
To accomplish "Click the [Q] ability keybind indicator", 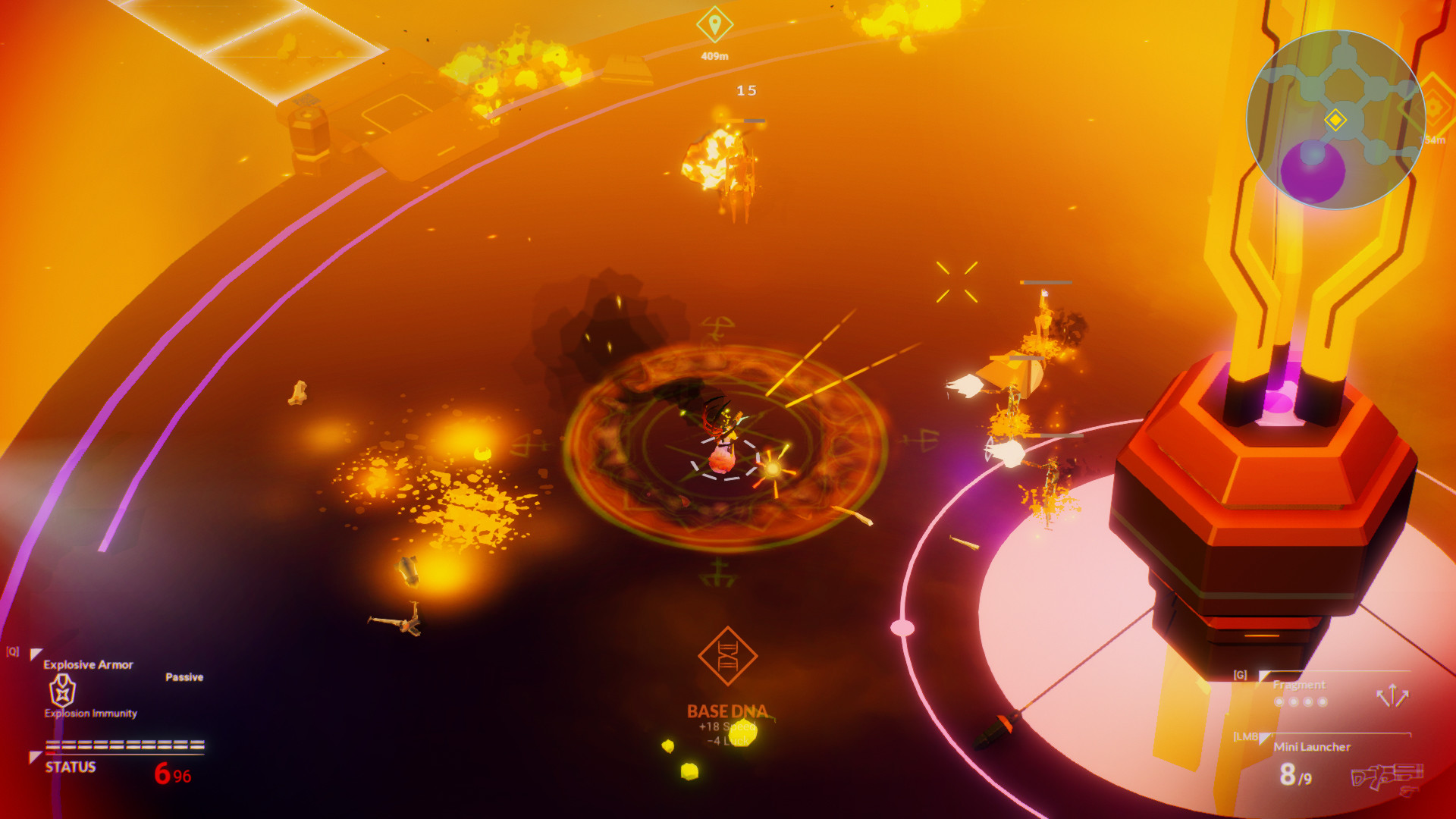I will 12,651.
